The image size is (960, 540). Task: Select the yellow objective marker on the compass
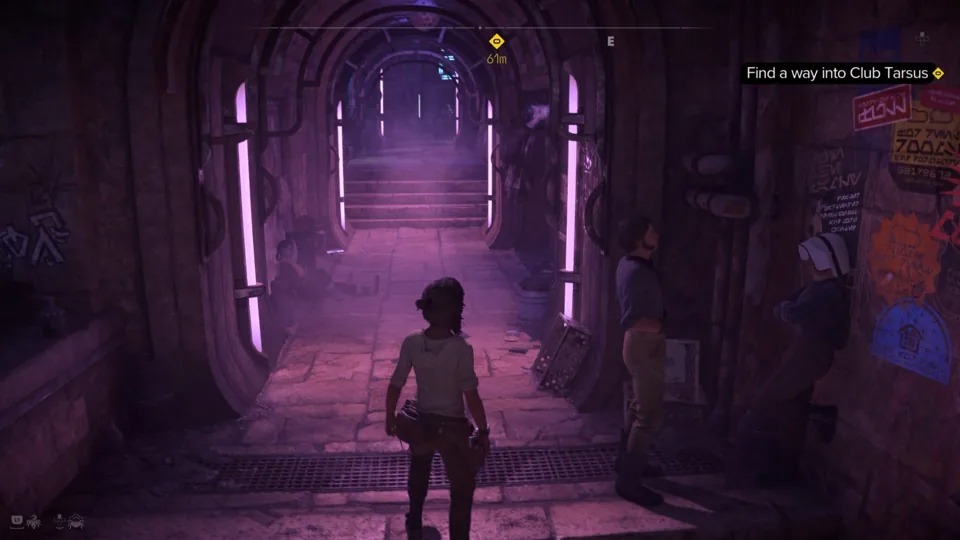[x=496, y=41]
